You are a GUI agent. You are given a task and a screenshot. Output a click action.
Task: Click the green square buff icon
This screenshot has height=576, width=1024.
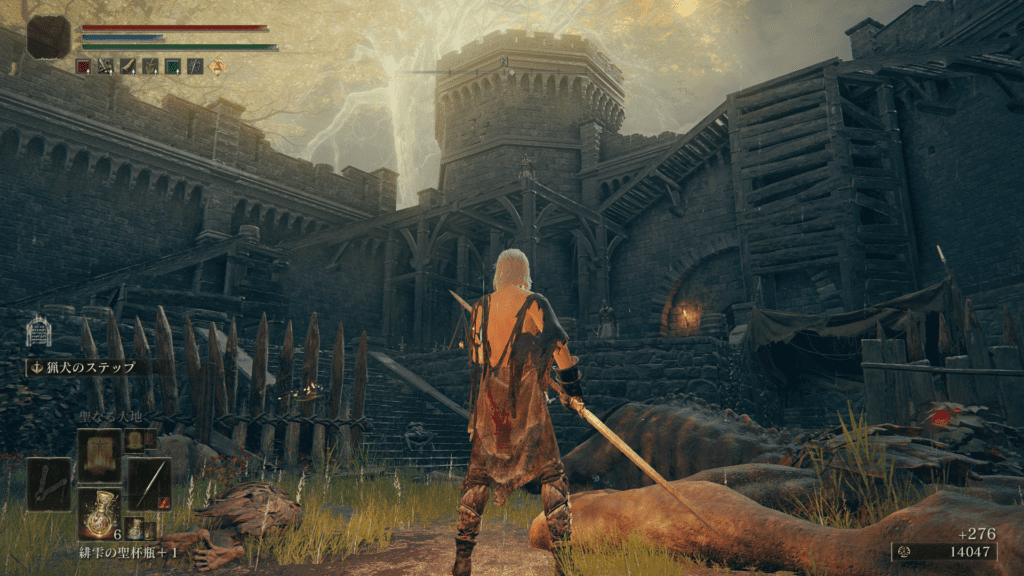[x=172, y=66]
